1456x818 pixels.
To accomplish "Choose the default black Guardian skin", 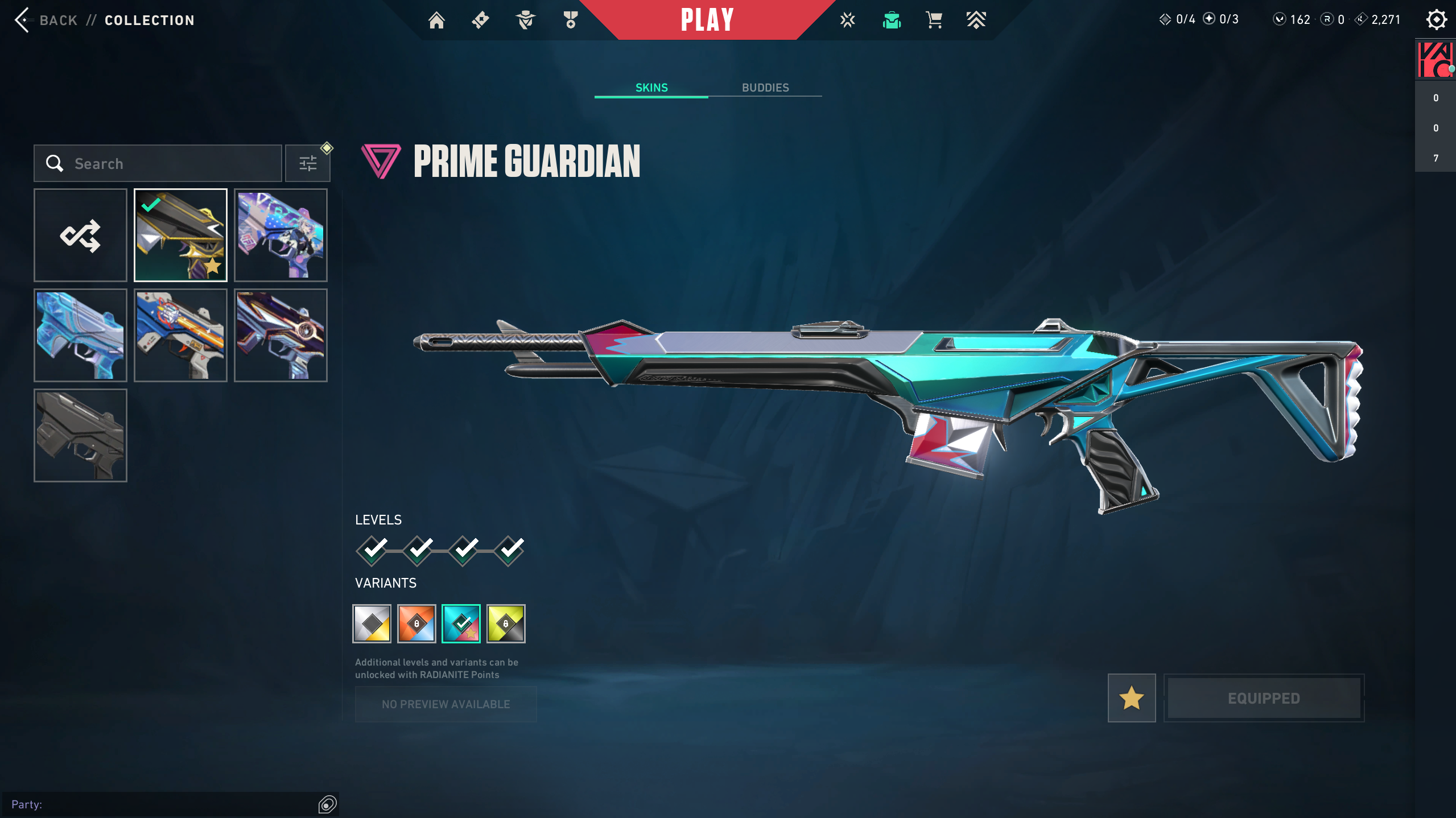I will (80, 436).
